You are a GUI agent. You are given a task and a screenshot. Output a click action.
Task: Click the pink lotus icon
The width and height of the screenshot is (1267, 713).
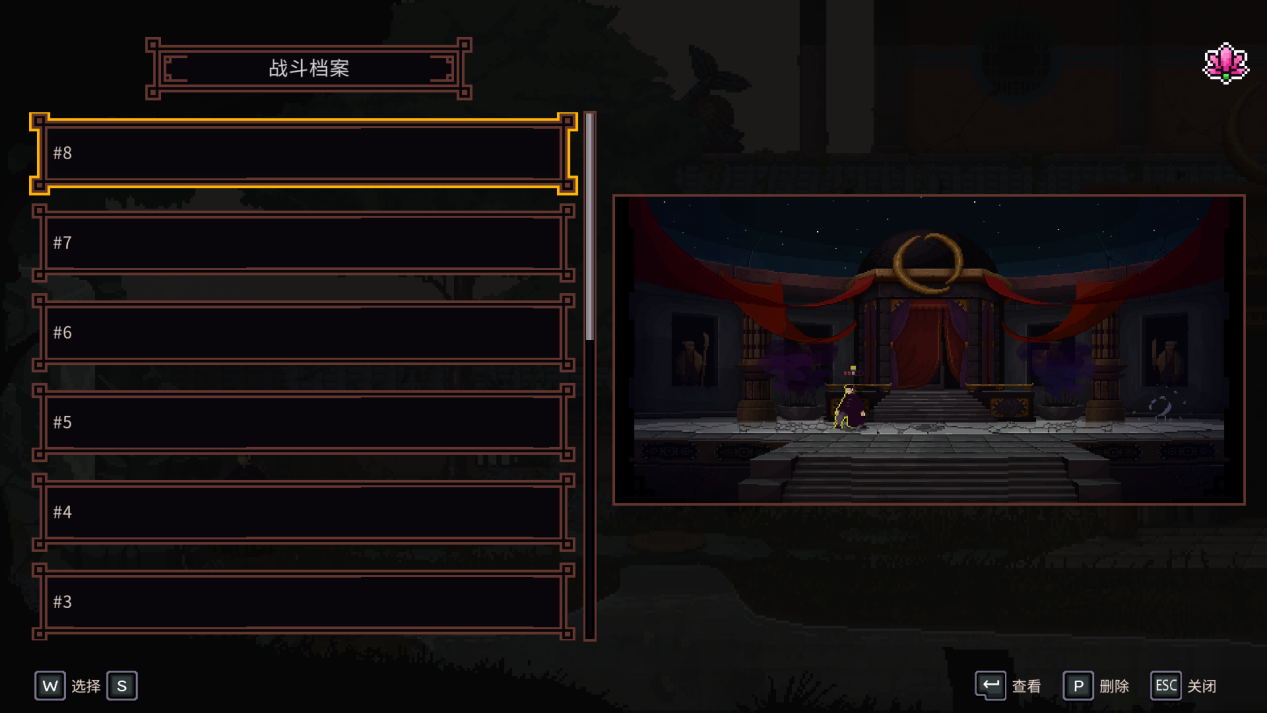point(1225,64)
